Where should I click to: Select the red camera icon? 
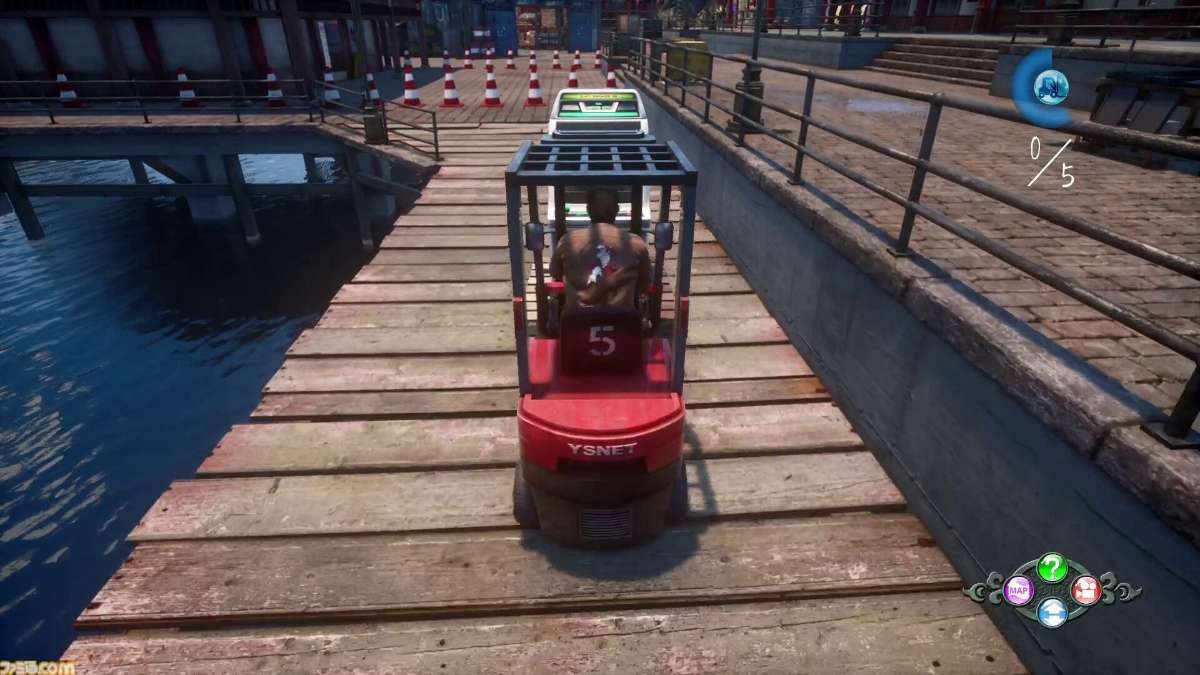[x=1085, y=590]
